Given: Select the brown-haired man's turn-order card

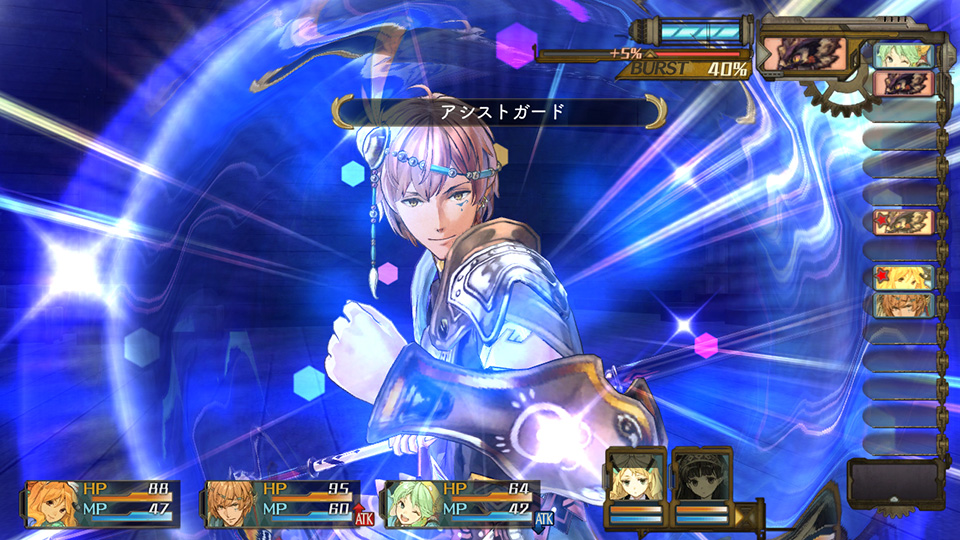Looking at the screenshot, I should pos(904,305).
